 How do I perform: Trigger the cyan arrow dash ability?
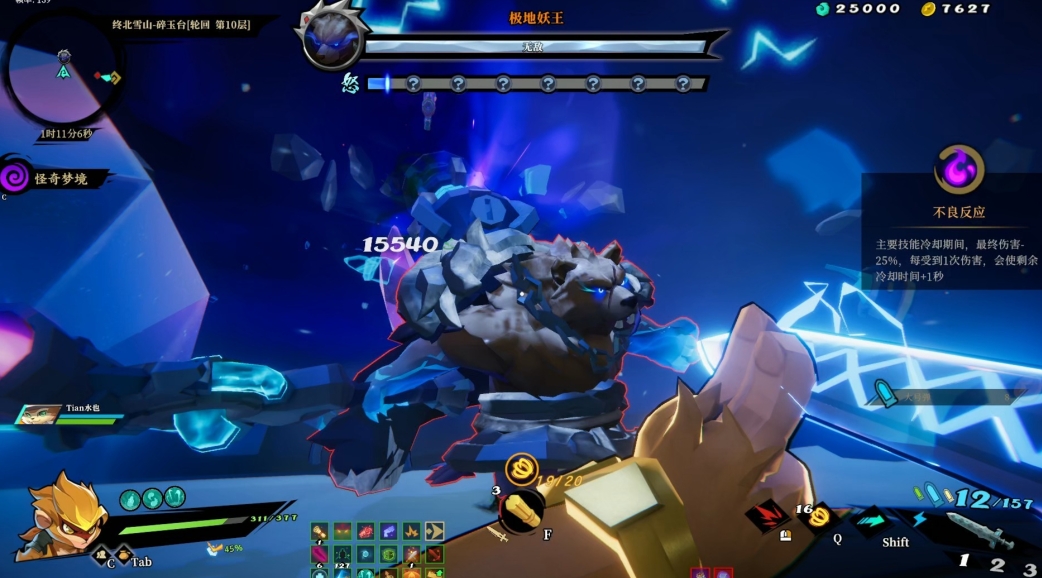click(x=870, y=520)
